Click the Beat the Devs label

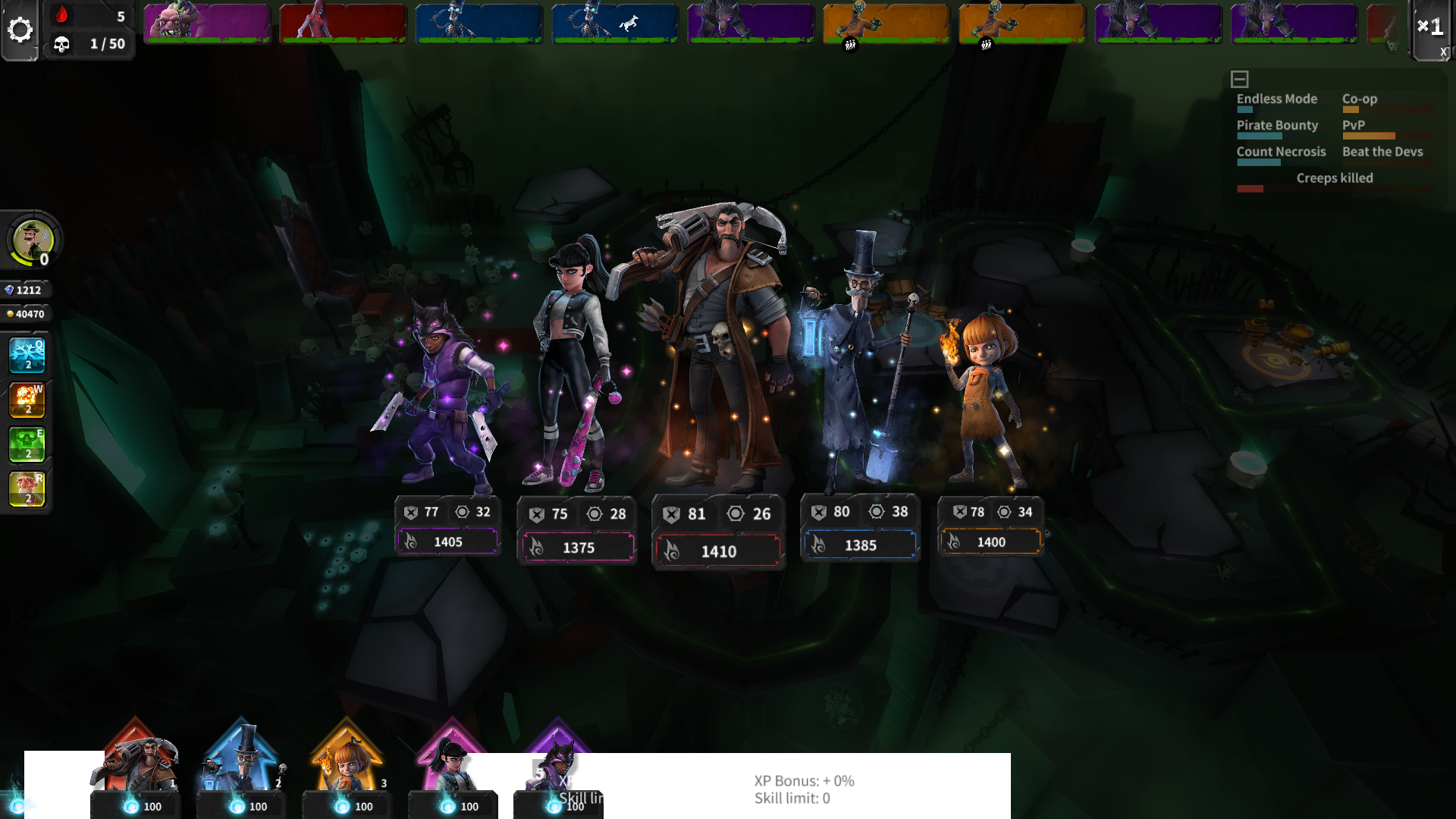(x=1382, y=152)
